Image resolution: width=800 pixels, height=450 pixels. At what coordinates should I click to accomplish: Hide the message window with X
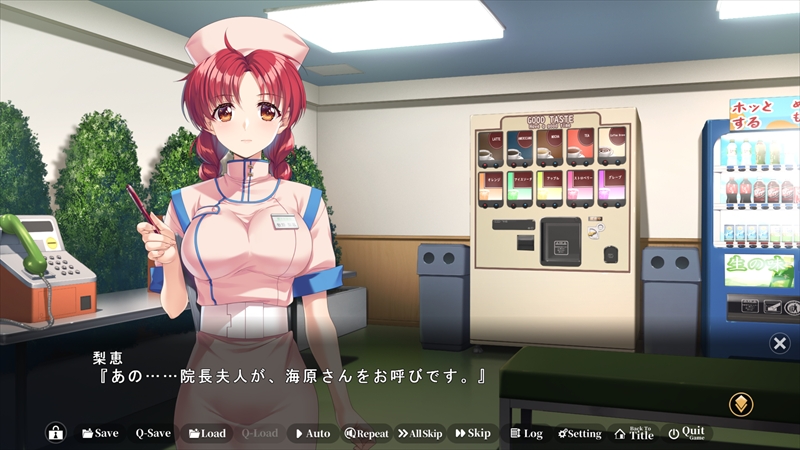coord(779,344)
